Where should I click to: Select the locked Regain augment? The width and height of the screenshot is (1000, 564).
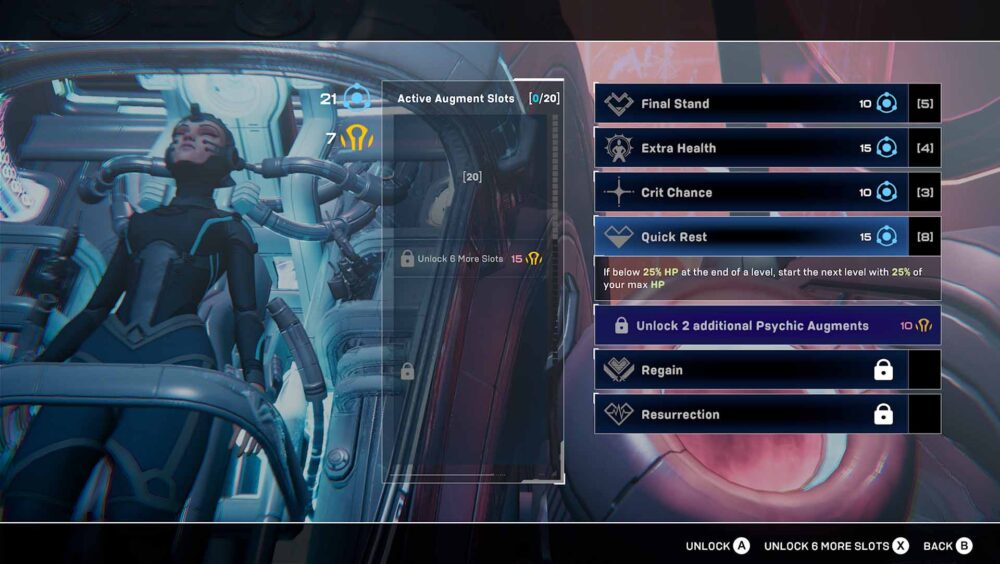[x=750, y=370]
